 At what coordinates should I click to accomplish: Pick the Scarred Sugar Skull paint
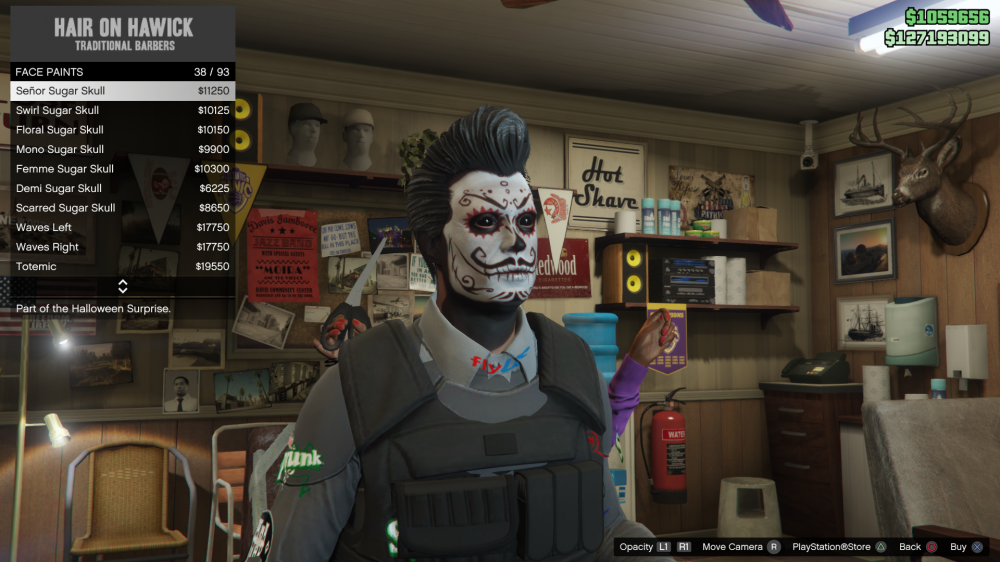tap(122, 208)
